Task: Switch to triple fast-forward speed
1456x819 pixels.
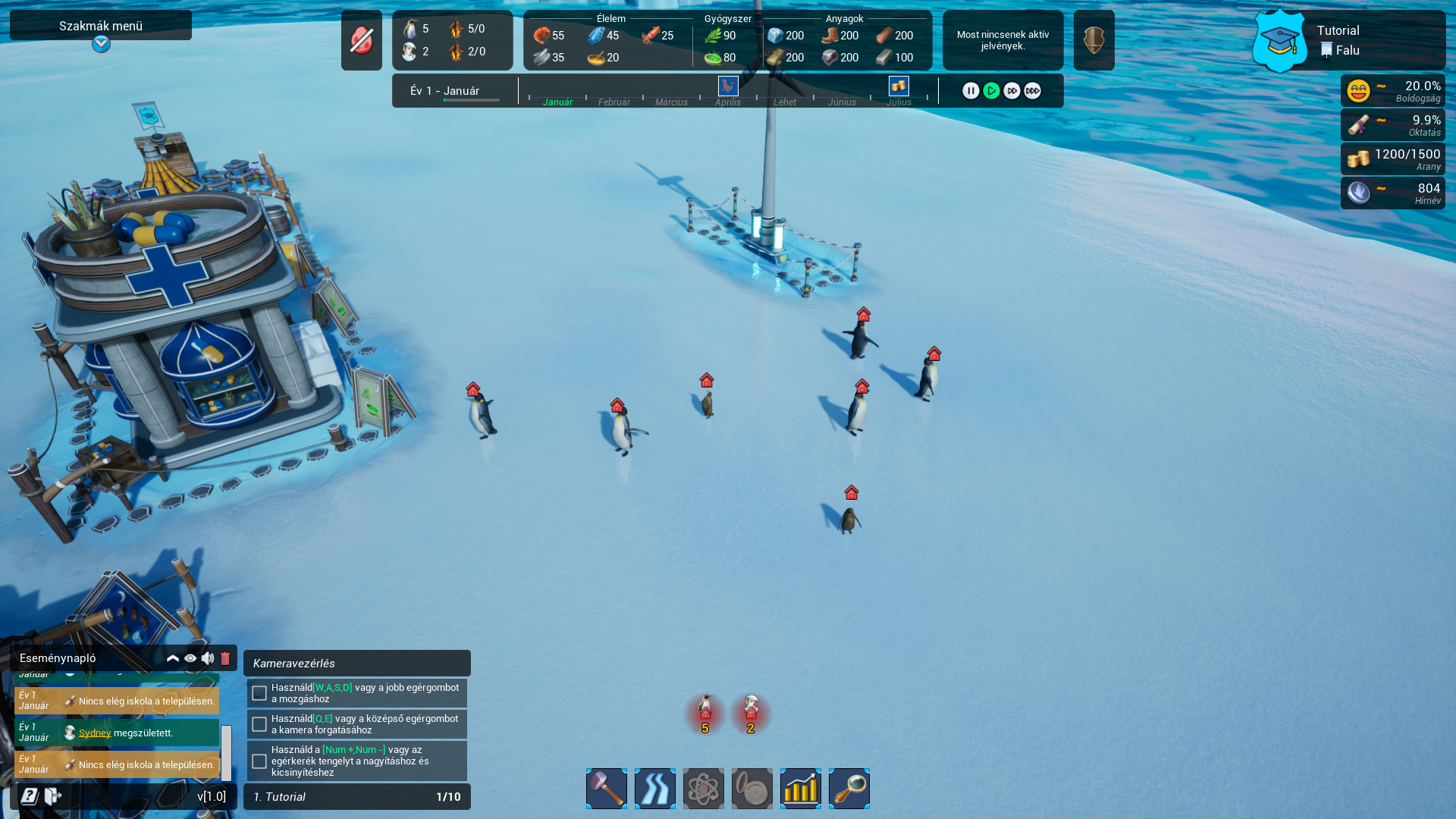Action: (1032, 91)
